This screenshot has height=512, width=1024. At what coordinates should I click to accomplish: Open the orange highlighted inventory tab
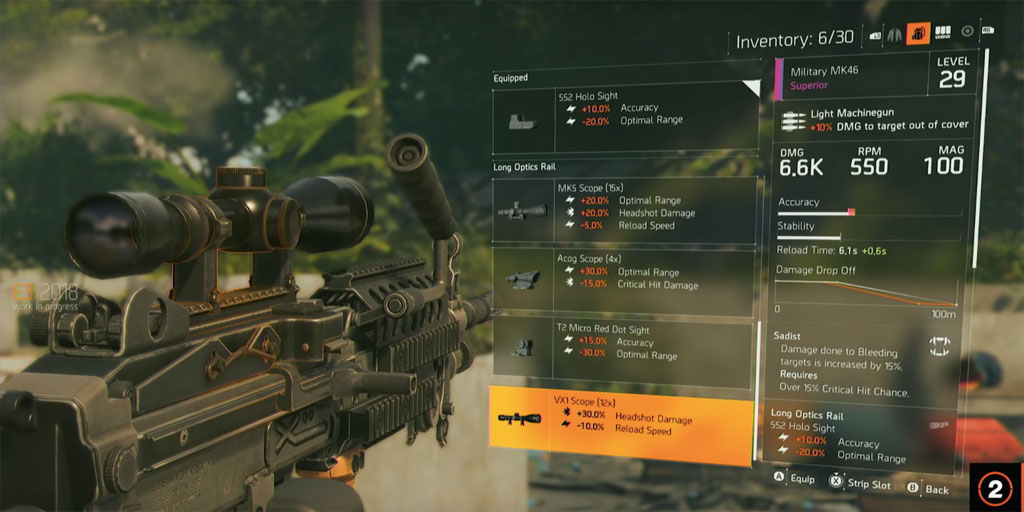point(918,33)
